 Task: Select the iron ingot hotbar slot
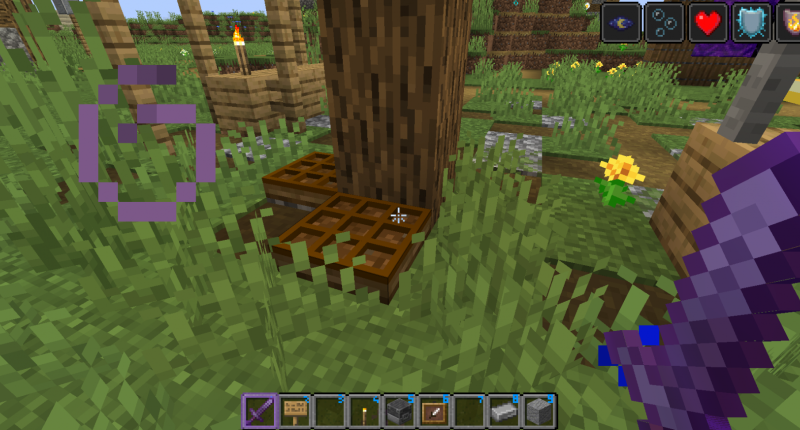(x=504, y=411)
